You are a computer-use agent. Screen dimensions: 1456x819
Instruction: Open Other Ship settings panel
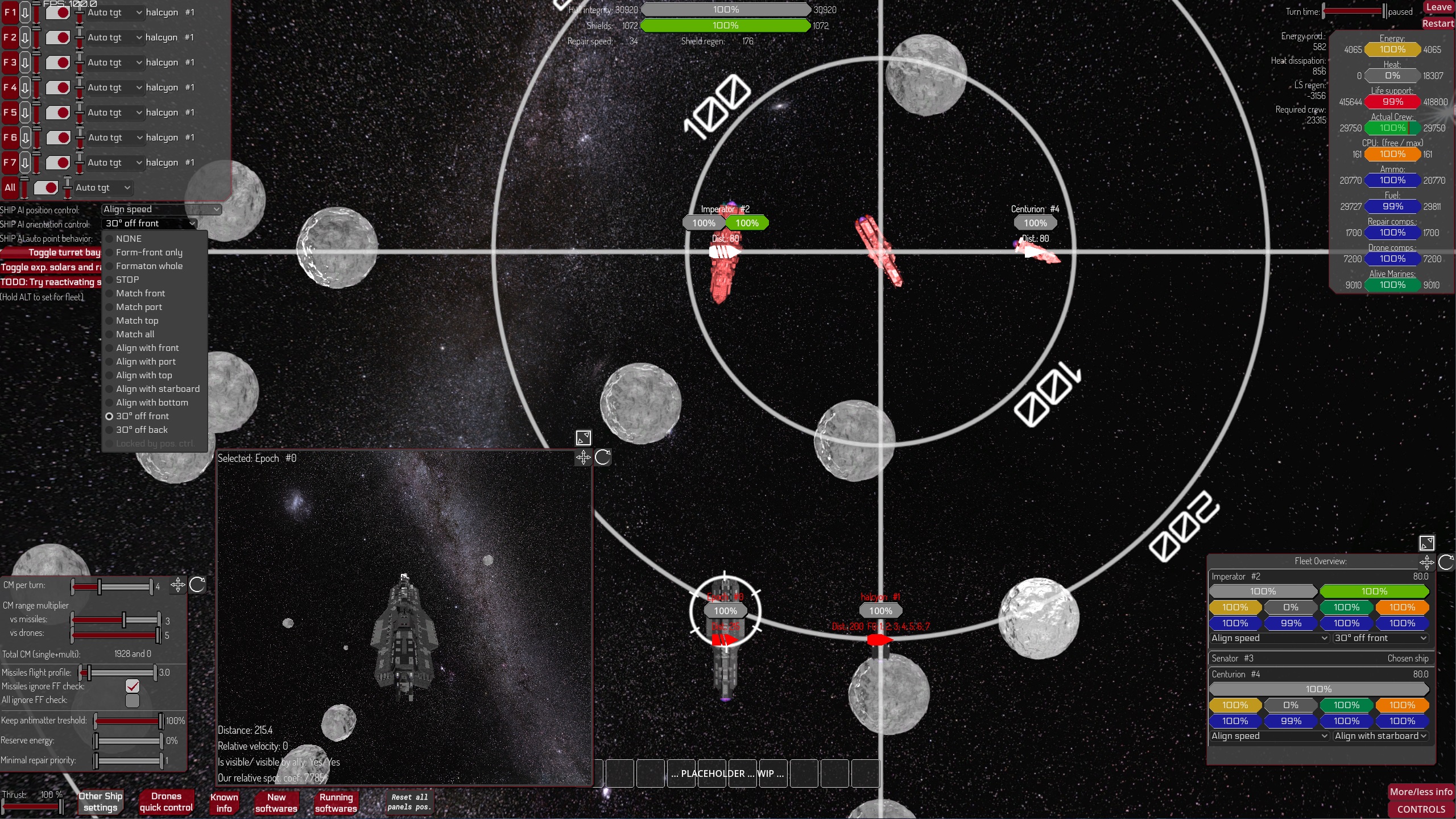(x=101, y=802)
